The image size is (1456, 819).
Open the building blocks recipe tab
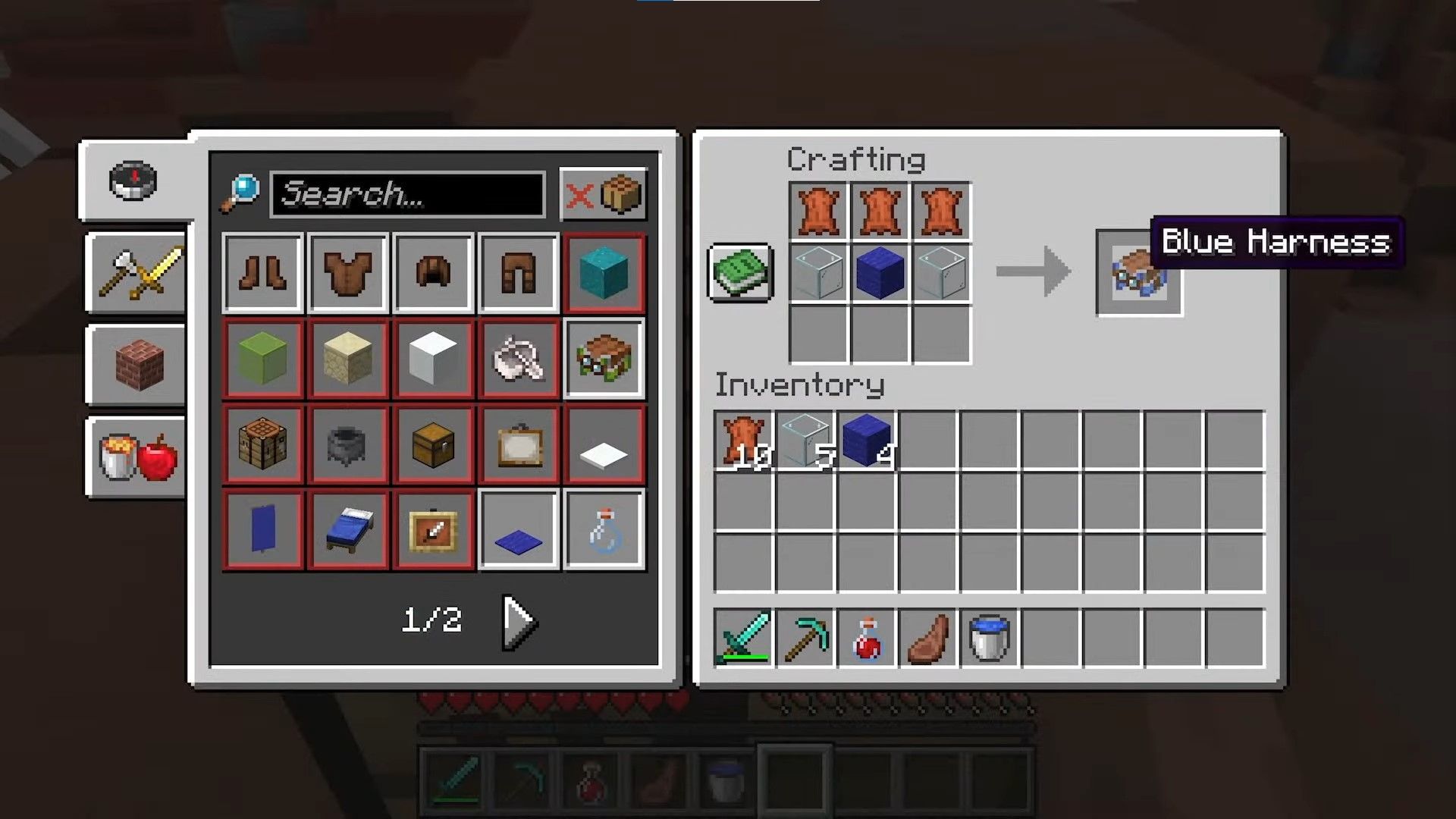[138, 365]
